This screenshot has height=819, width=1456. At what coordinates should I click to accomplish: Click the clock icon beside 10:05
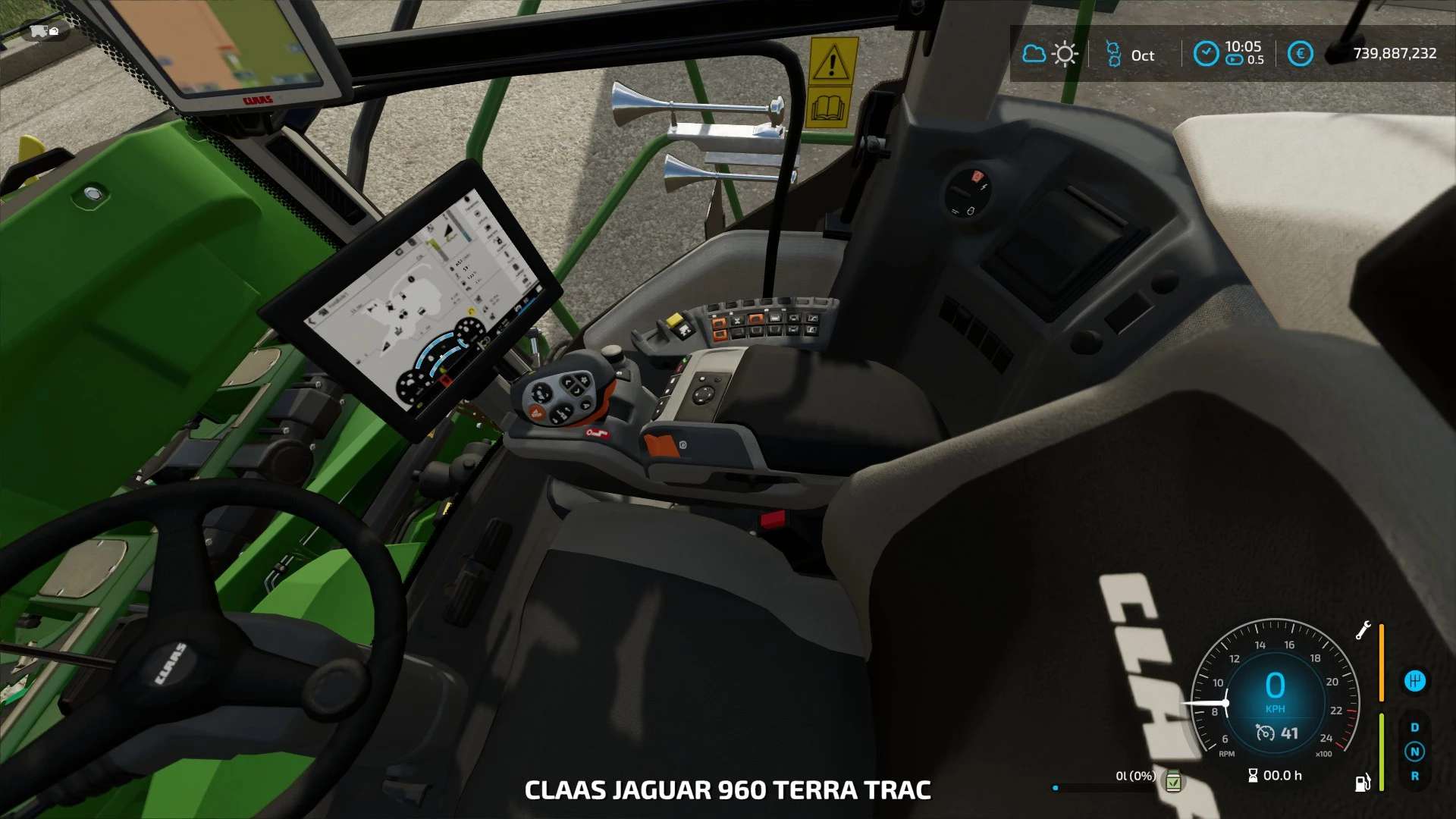point(1205,54)
